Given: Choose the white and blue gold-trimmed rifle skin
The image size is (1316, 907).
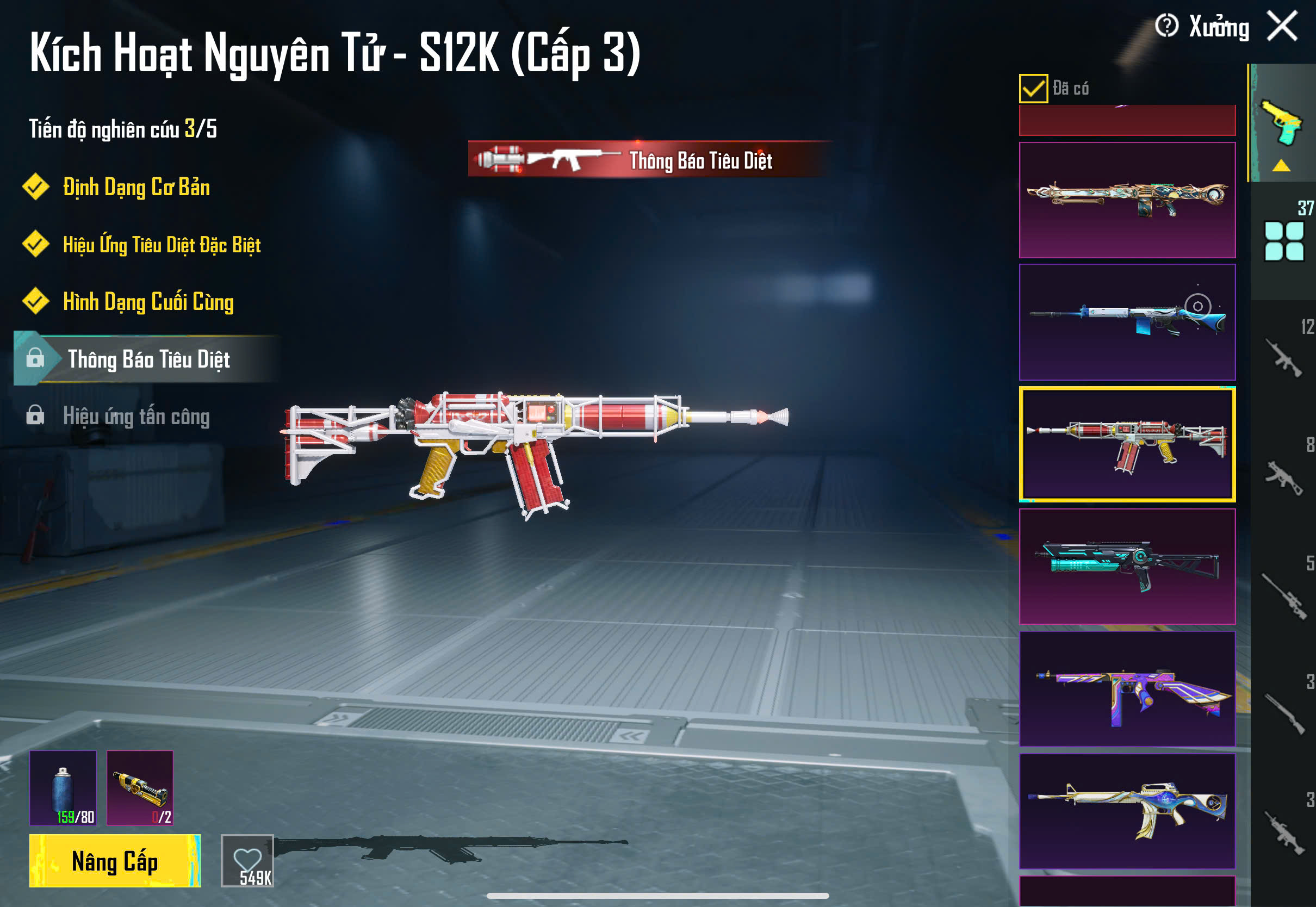Looking at the screenshot, I should pos(1127,811).
